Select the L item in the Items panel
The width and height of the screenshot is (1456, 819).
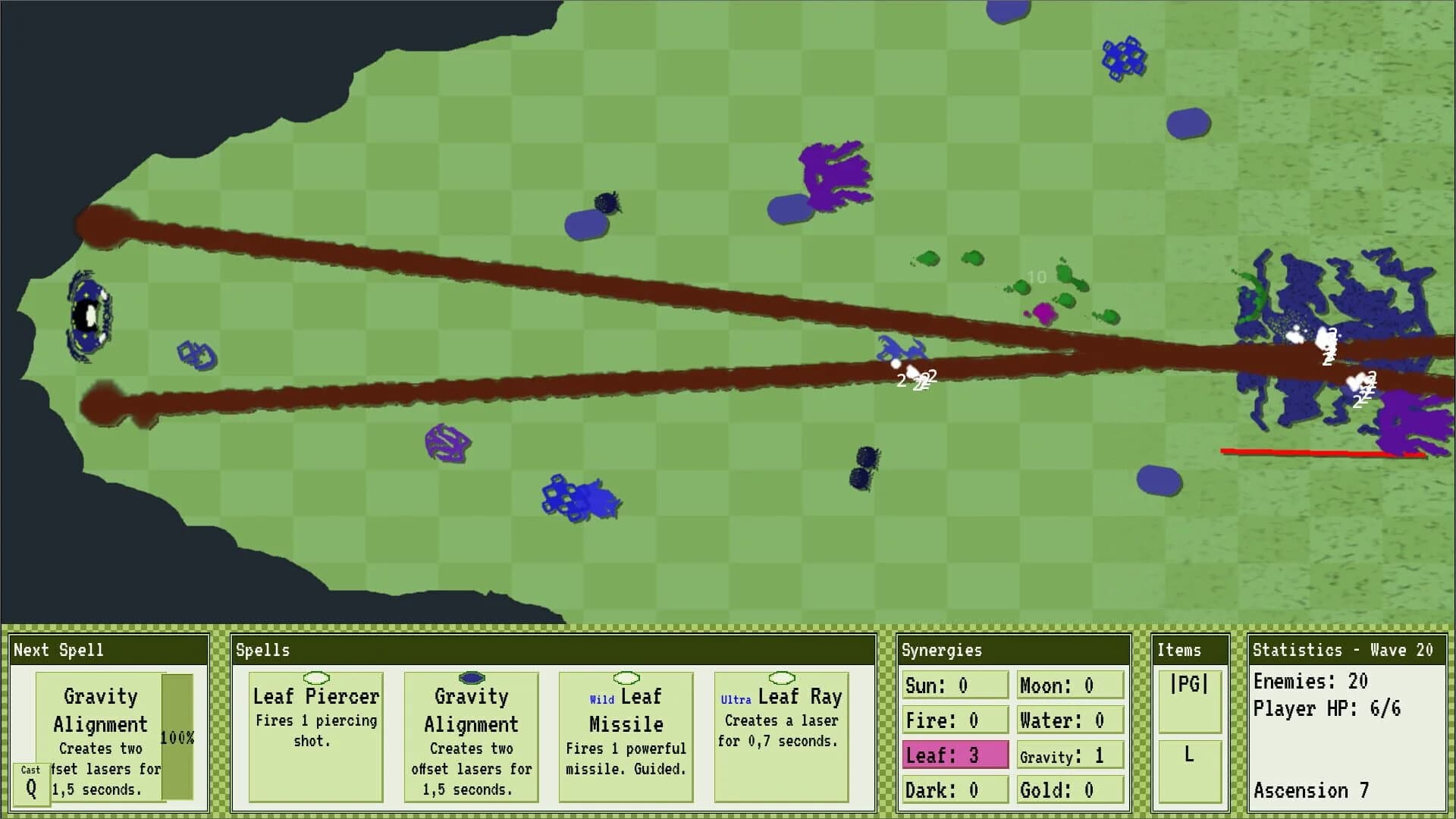[x=1189, y=770]
